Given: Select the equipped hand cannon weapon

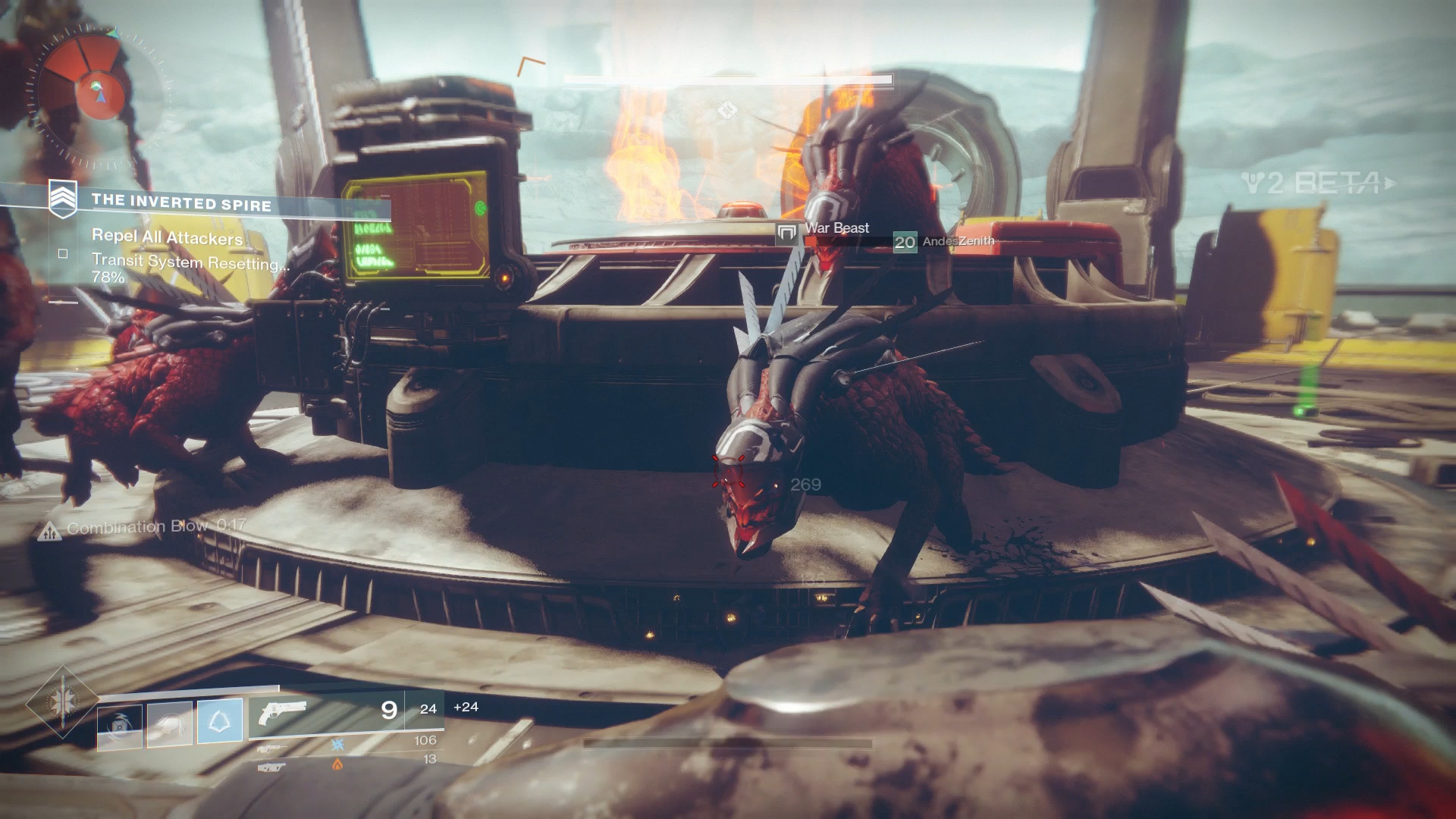Looking at the screenshot, I should click(281, 713).
